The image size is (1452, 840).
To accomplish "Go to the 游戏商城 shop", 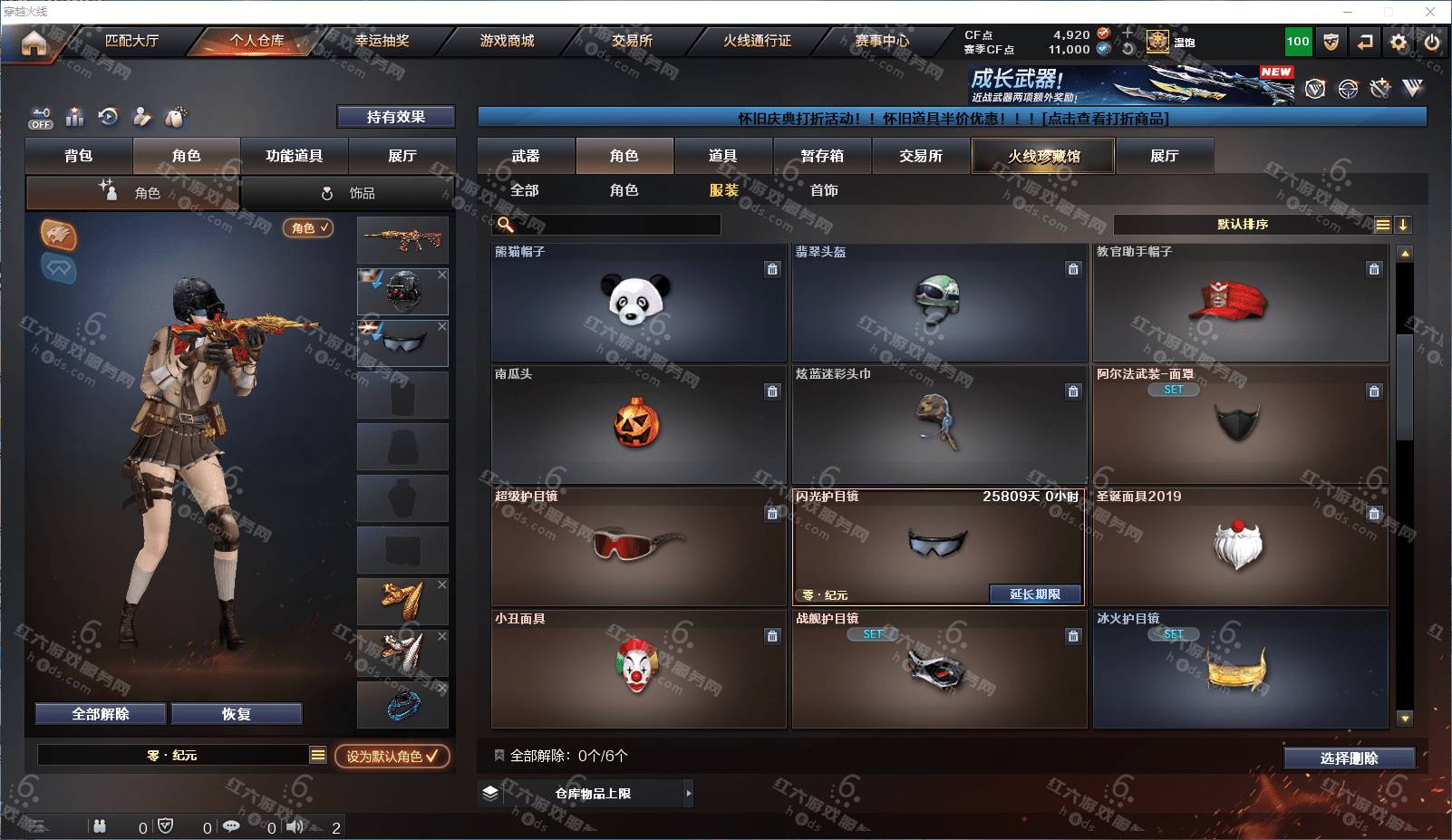I will (x=507, y=41).
